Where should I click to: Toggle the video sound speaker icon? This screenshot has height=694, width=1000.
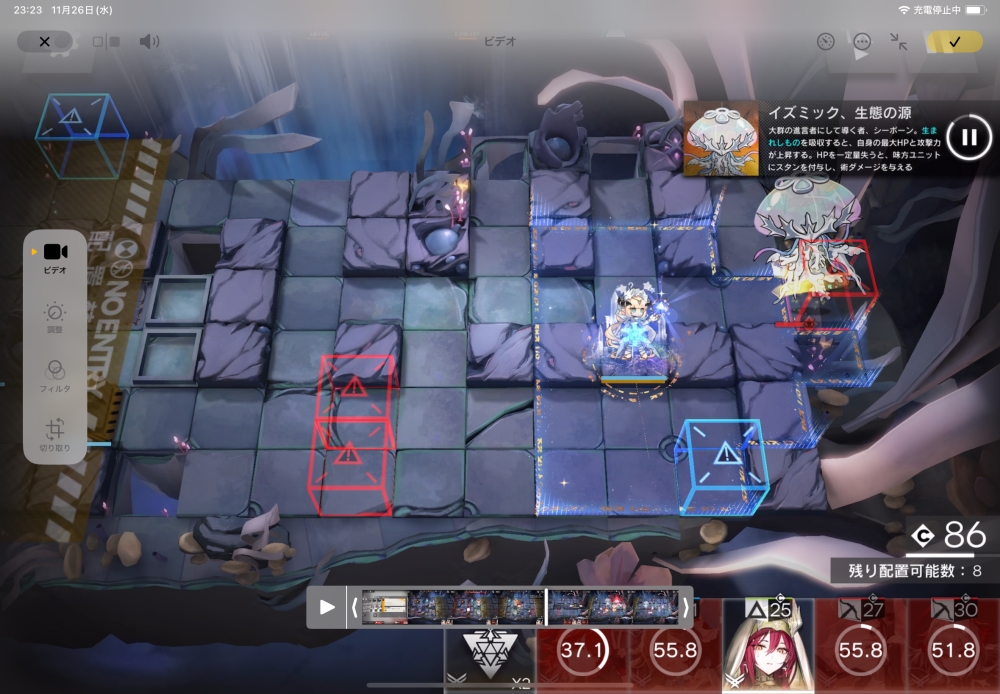(149, 42)
